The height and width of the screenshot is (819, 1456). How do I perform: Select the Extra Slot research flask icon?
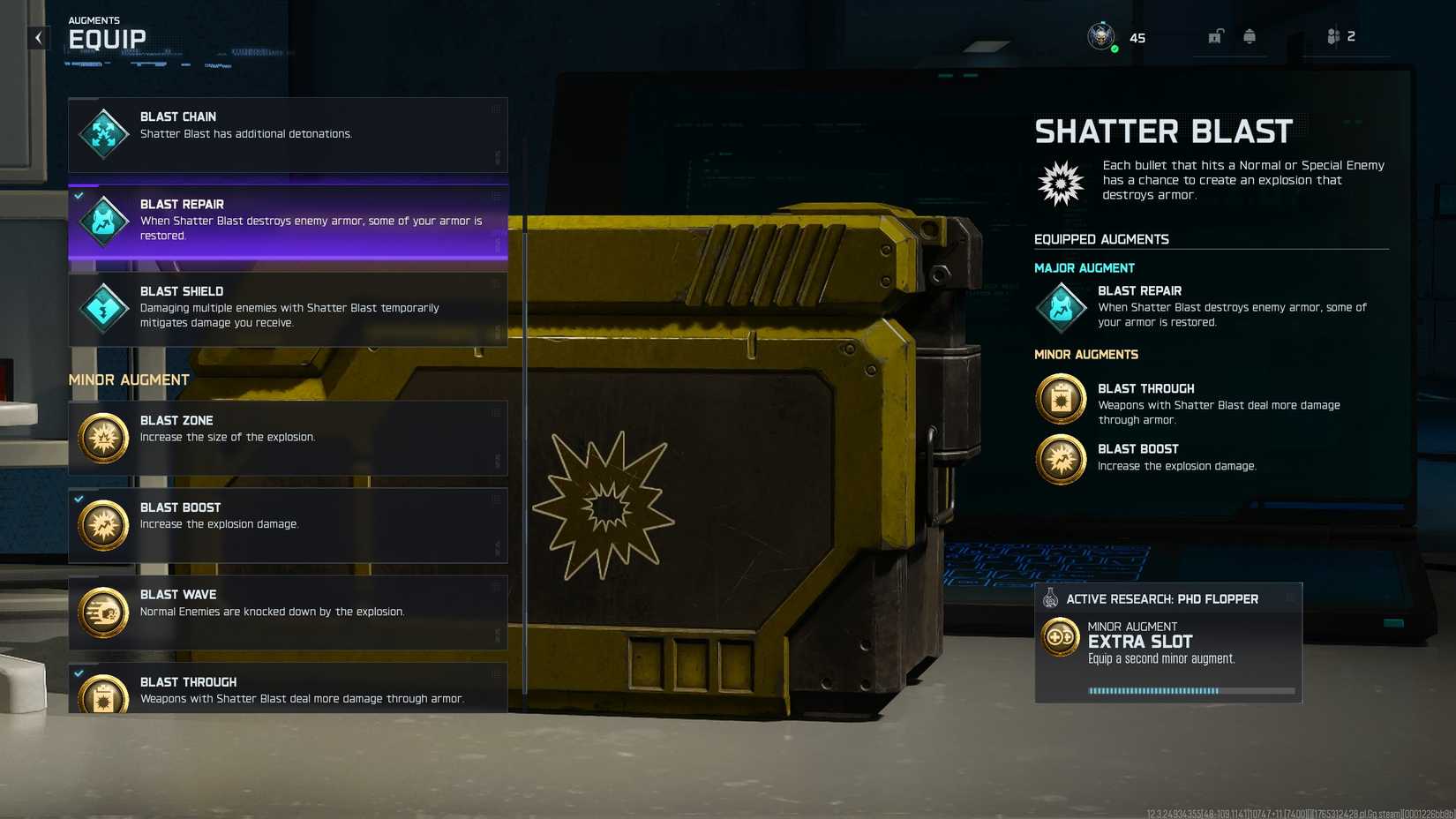tap(1050, 598)
